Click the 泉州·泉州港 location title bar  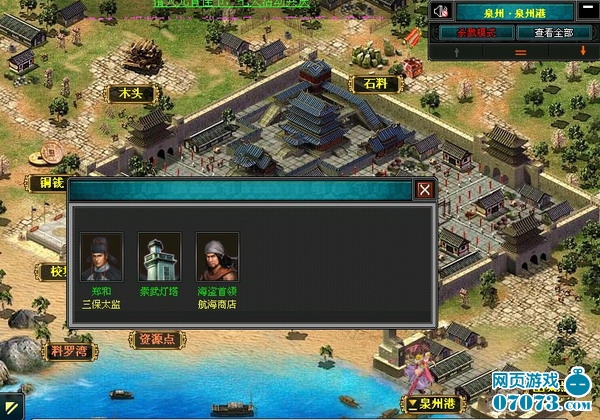pos(515,12)
